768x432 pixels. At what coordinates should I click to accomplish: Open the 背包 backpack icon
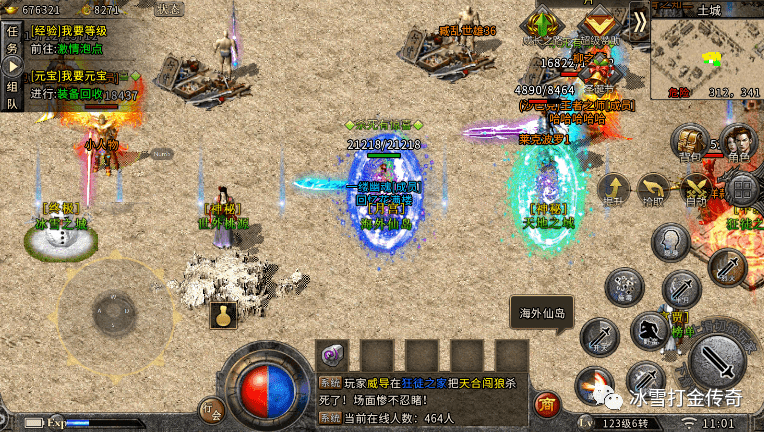pos(688,142)
